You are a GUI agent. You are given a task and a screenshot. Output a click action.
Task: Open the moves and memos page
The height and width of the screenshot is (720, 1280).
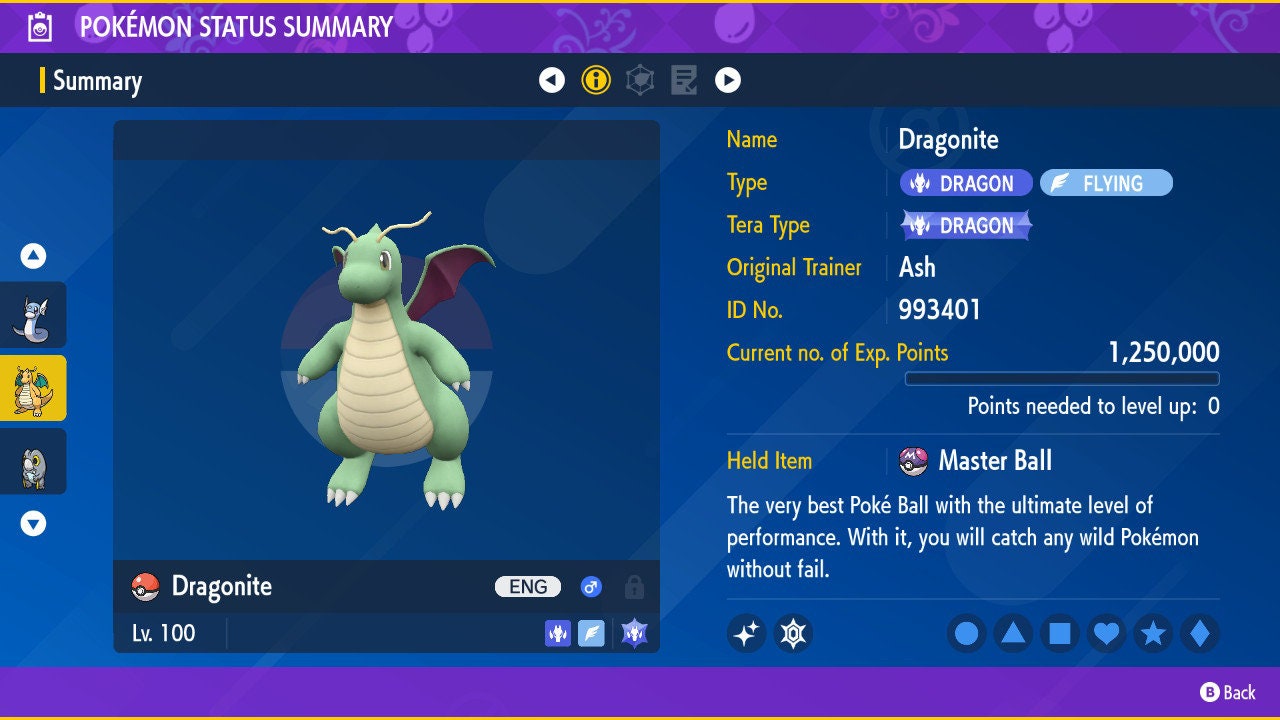682,78
